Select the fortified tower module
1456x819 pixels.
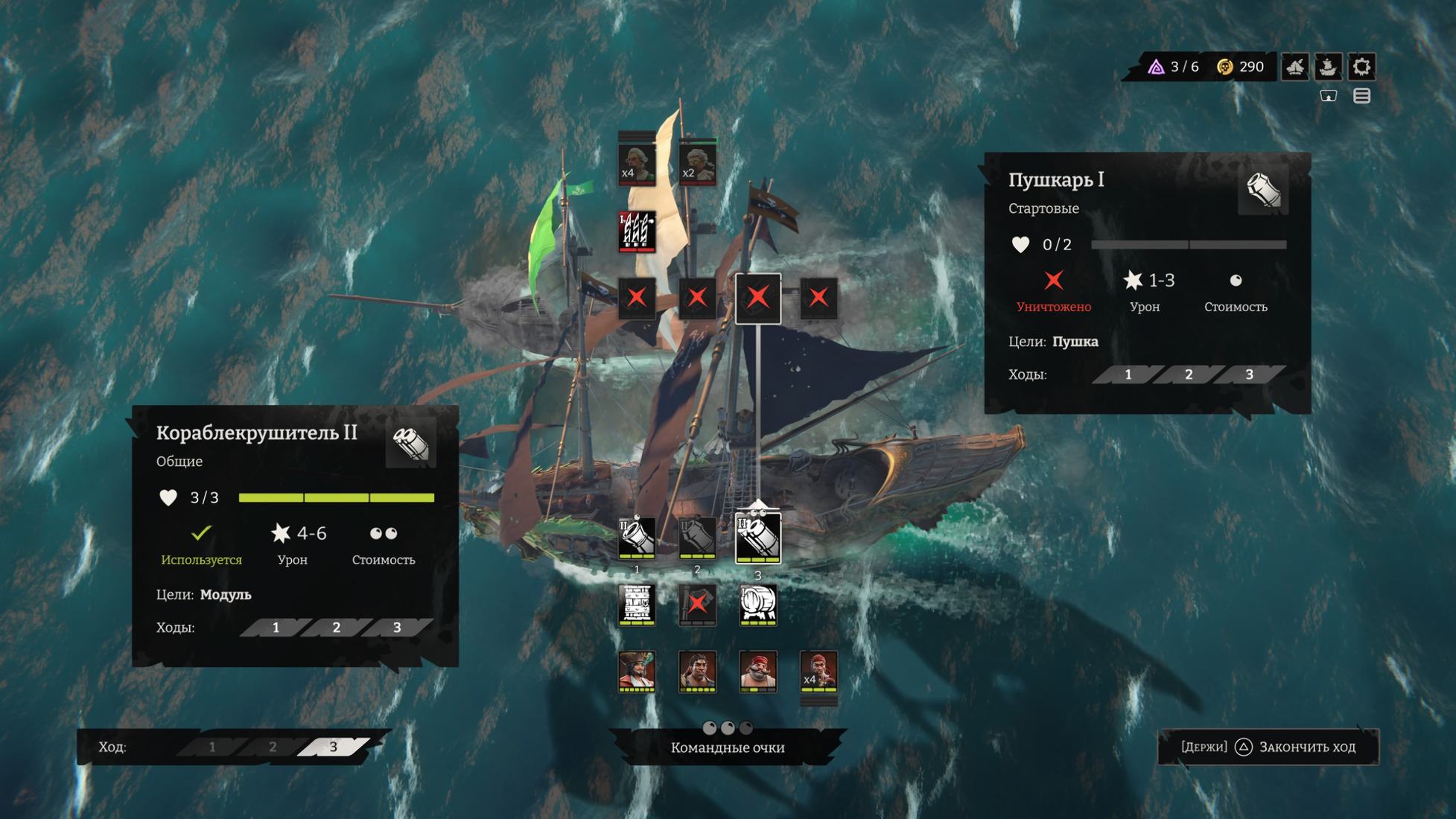pos(637,604)
